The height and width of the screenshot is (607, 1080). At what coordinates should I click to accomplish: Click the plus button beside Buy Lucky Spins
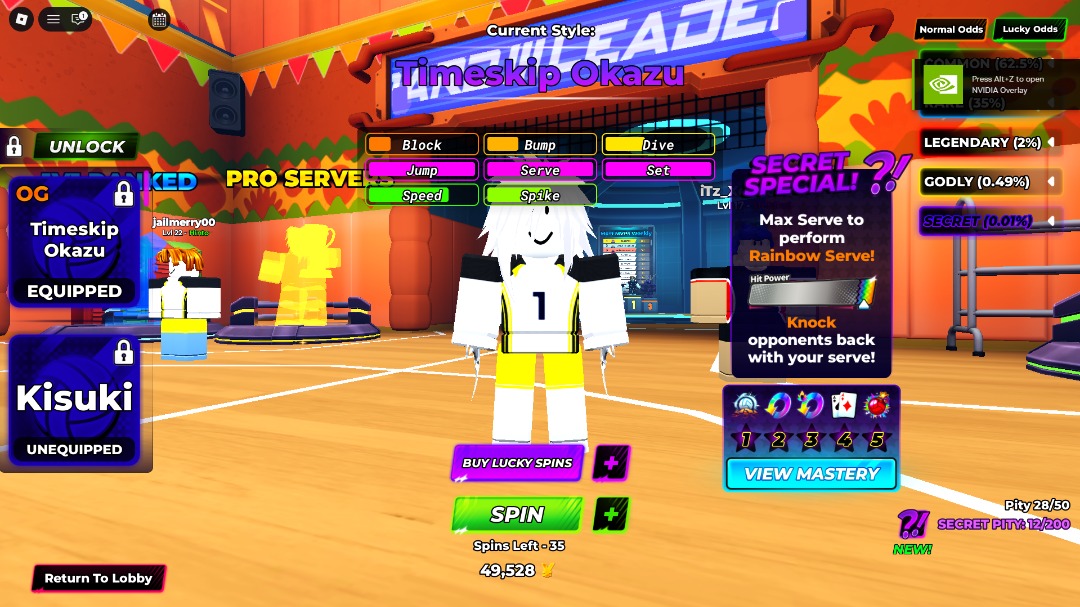pyautogui.click(x=610, y=463)
